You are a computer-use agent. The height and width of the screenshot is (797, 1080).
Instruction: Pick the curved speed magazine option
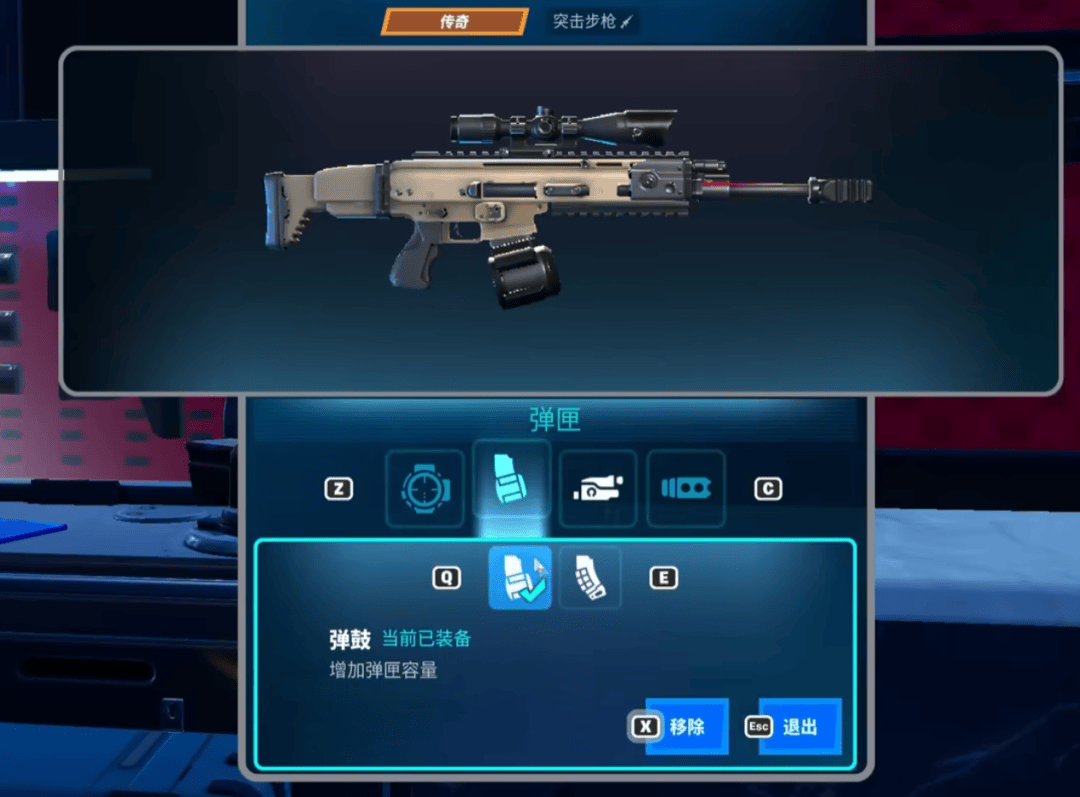(x=590, y=578)
